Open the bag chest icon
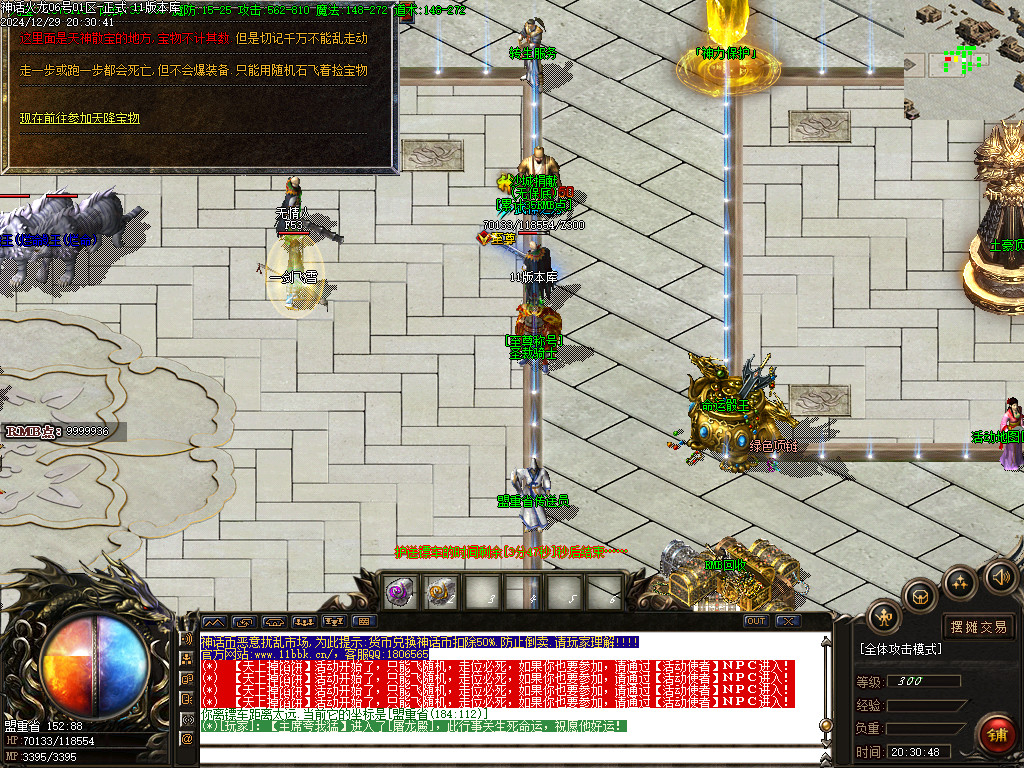Viewport: 1024px width, 768px height. (x=921, y=597)
